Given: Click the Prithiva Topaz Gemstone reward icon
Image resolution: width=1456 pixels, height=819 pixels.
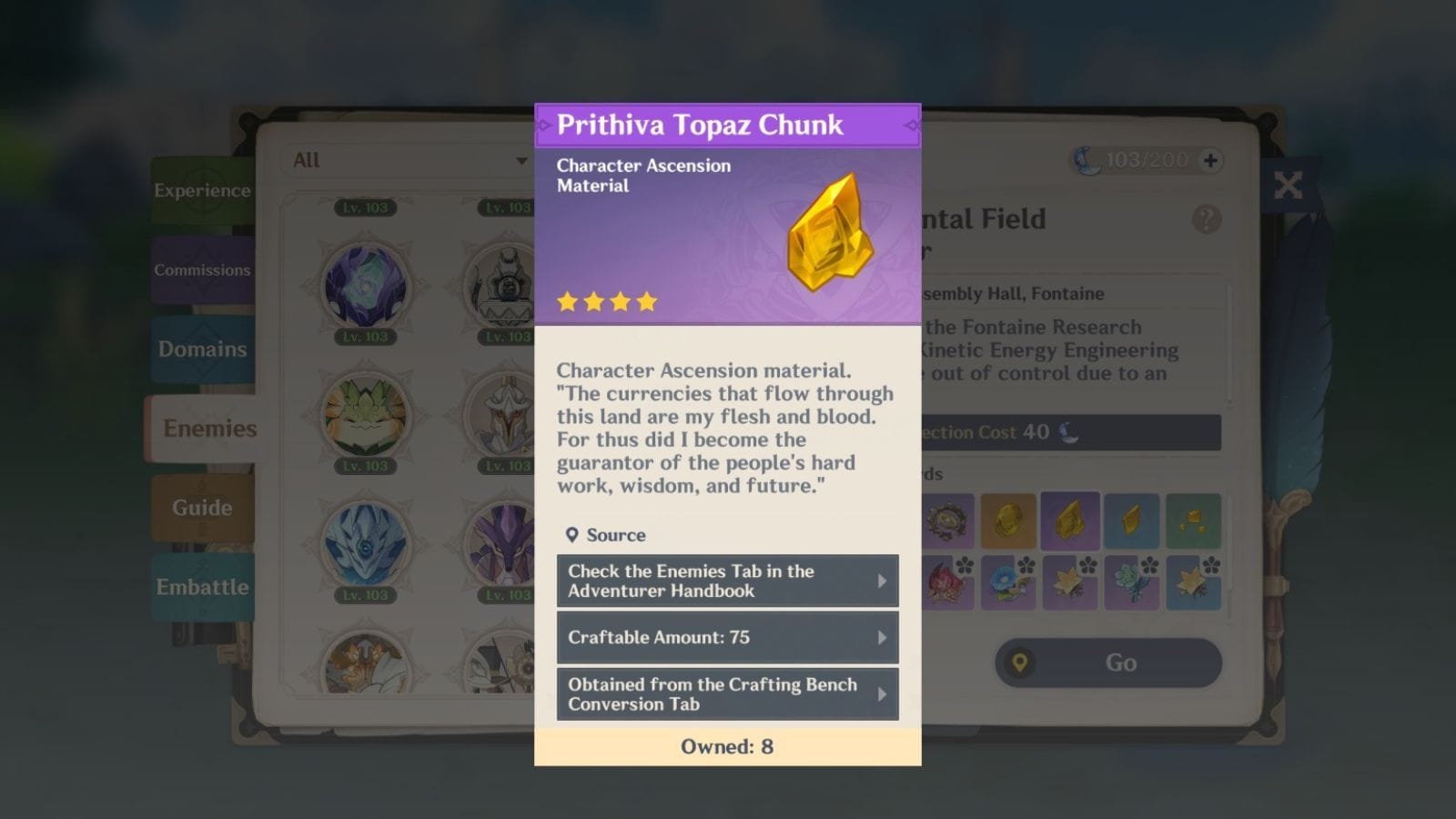Looking at the screenshot, I should pos(1010,521).
